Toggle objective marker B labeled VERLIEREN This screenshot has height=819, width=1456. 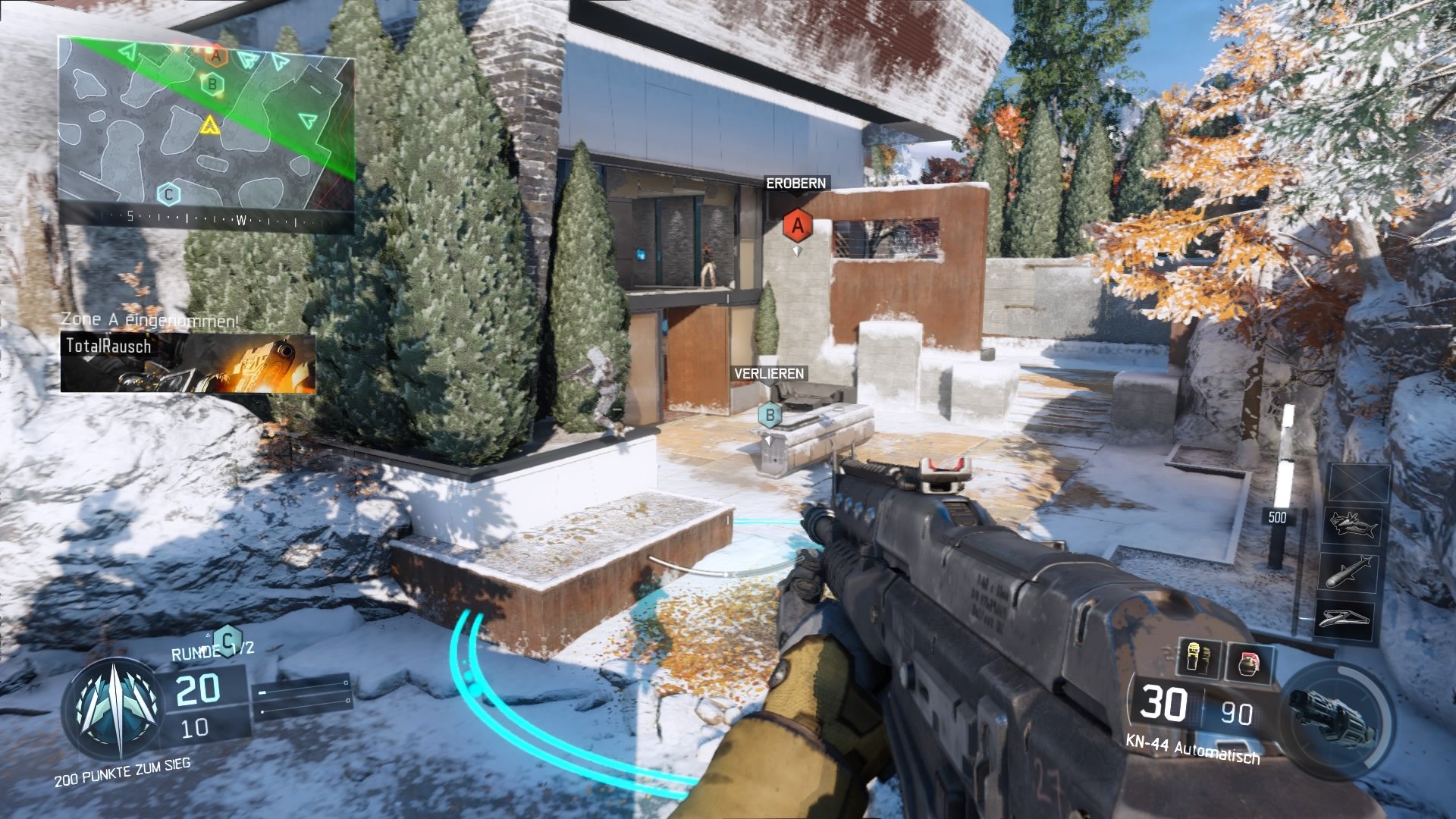pos(770,415)
